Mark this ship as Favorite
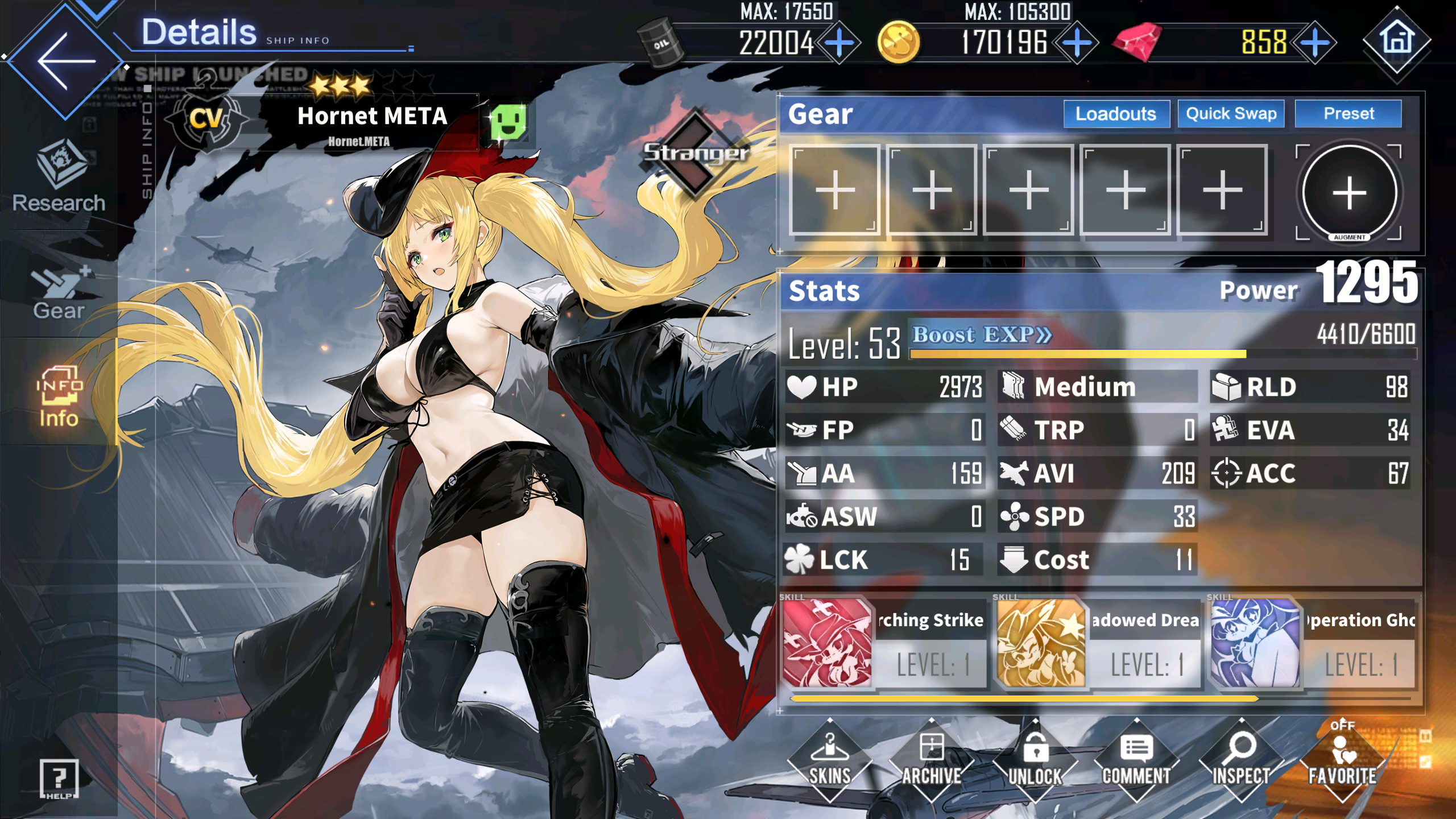Viewport: 1456px width, 819px height. (x=1342, y=760)
